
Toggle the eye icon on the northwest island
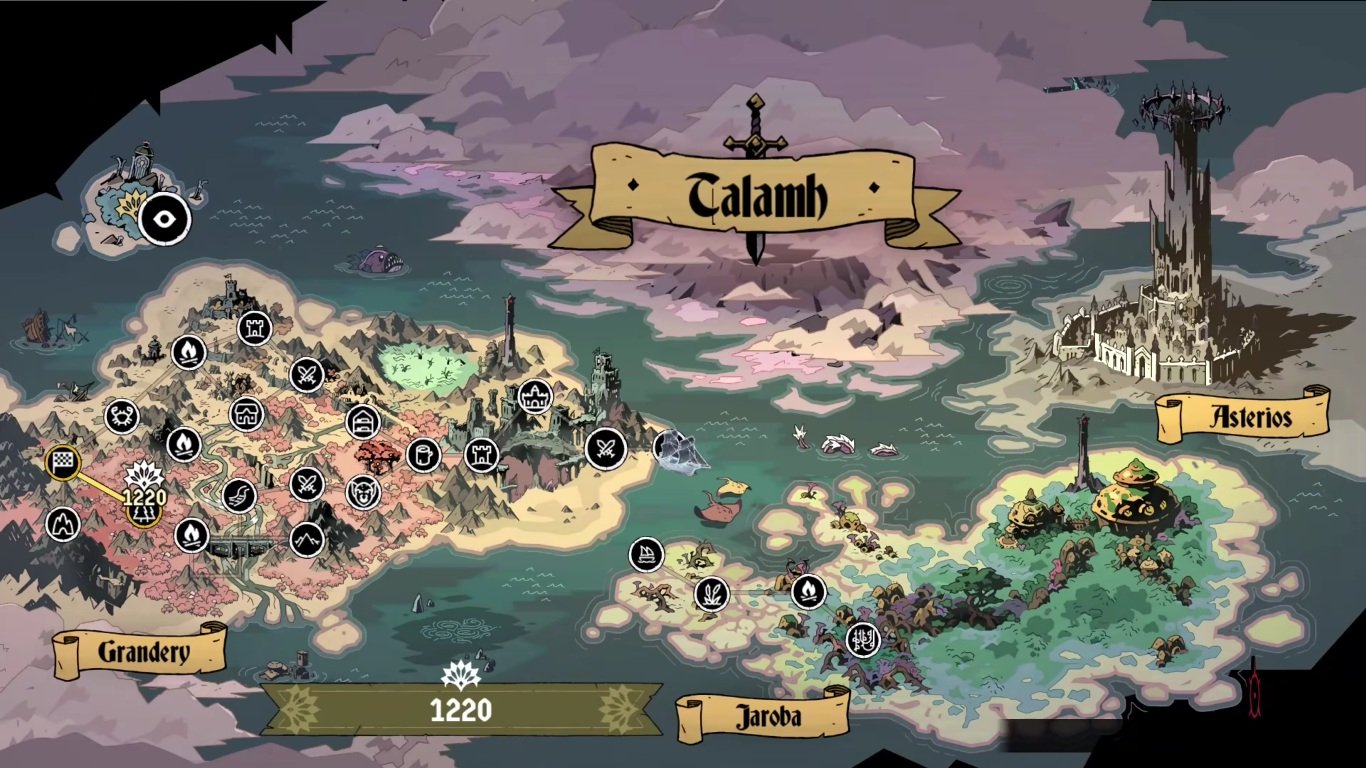[x=166, y=218]
